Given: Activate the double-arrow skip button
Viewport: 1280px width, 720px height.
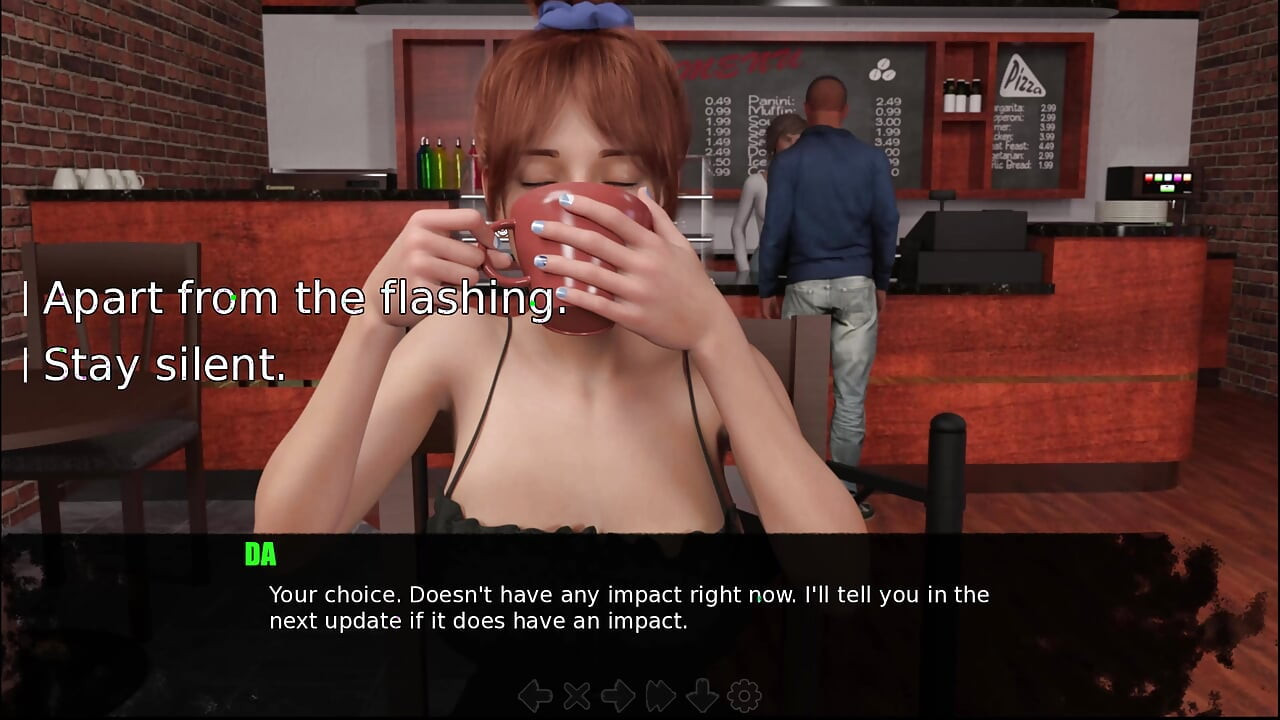Looking at the screenshot, I should point(661,695).
